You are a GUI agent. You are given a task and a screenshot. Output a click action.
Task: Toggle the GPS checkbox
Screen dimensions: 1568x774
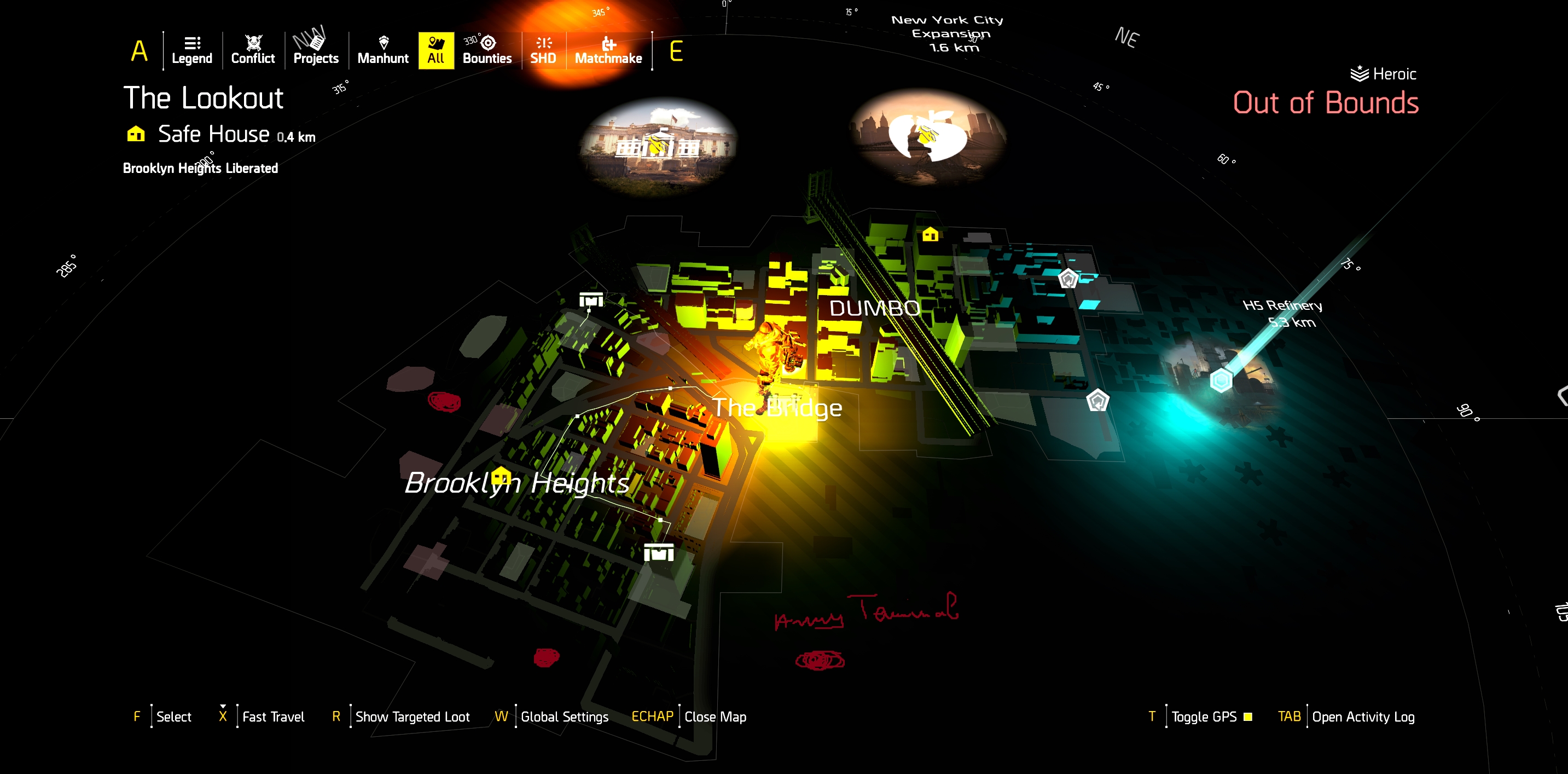[x=1248, y=717]
